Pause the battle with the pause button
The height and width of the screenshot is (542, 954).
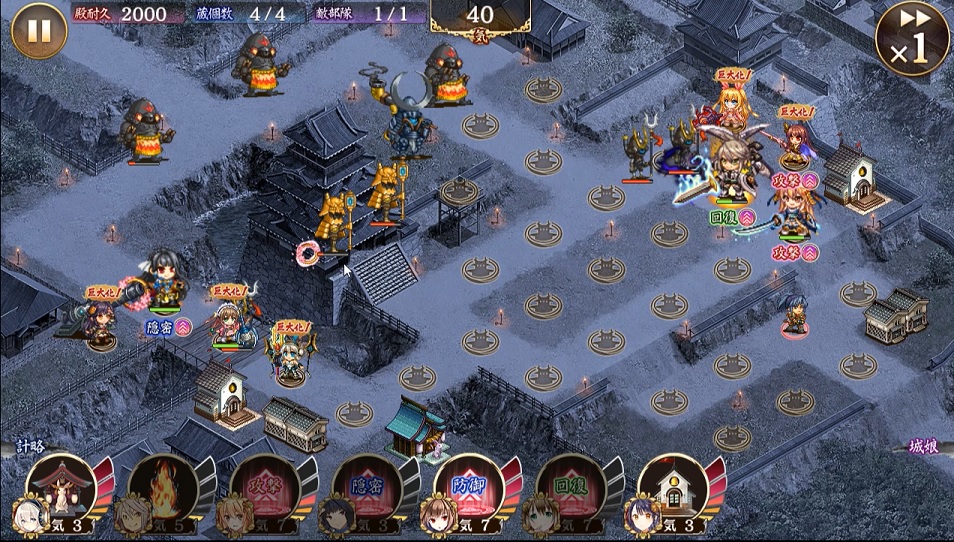(x=38, y=31)
